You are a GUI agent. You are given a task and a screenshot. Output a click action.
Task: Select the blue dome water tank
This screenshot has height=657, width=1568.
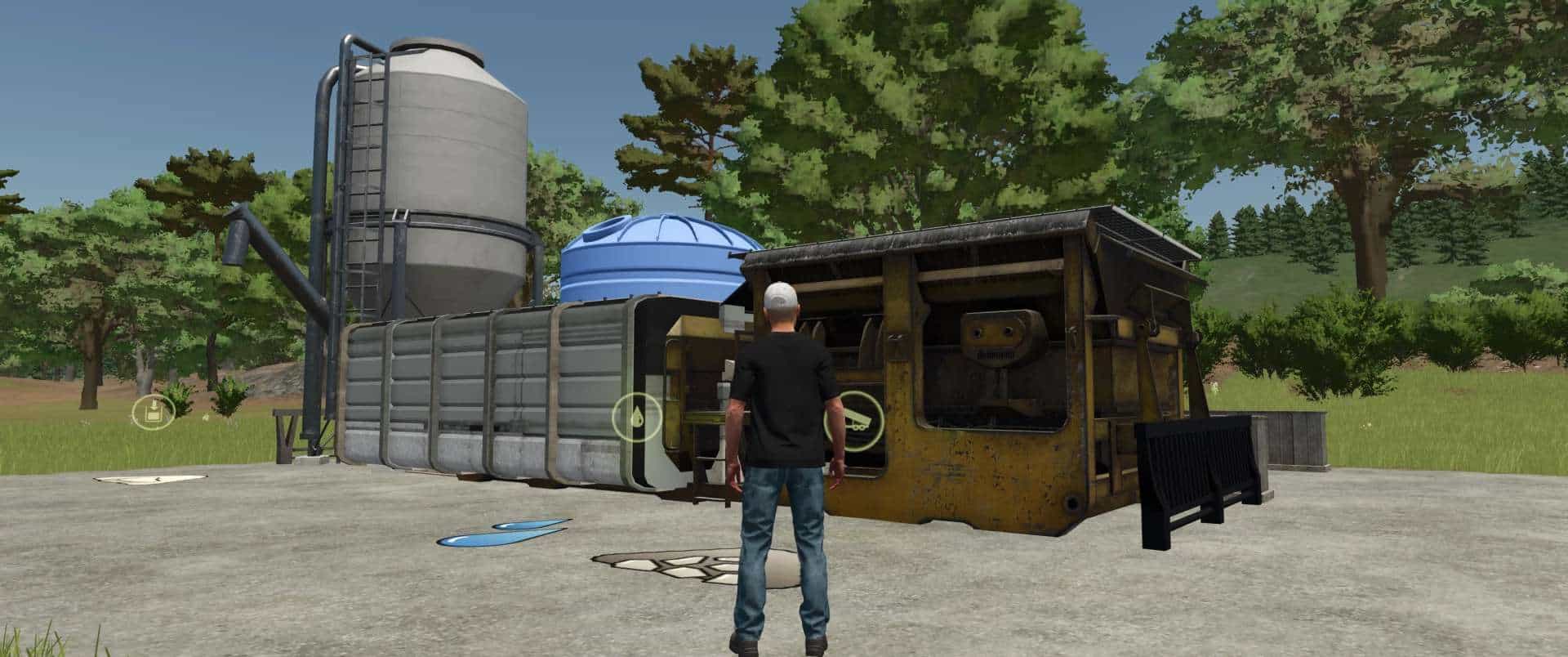[653, 261]
